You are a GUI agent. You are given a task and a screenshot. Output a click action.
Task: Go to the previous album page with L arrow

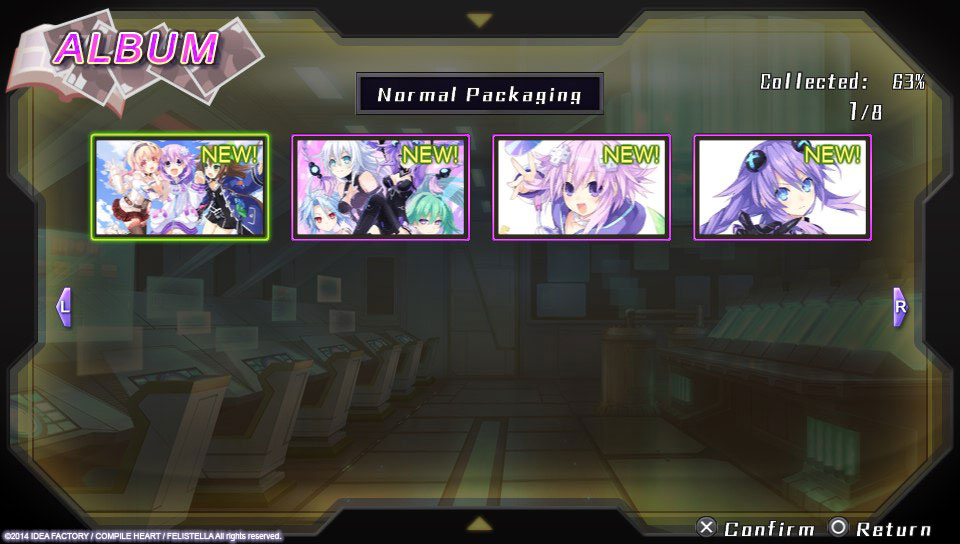click(x=64, y=307)
